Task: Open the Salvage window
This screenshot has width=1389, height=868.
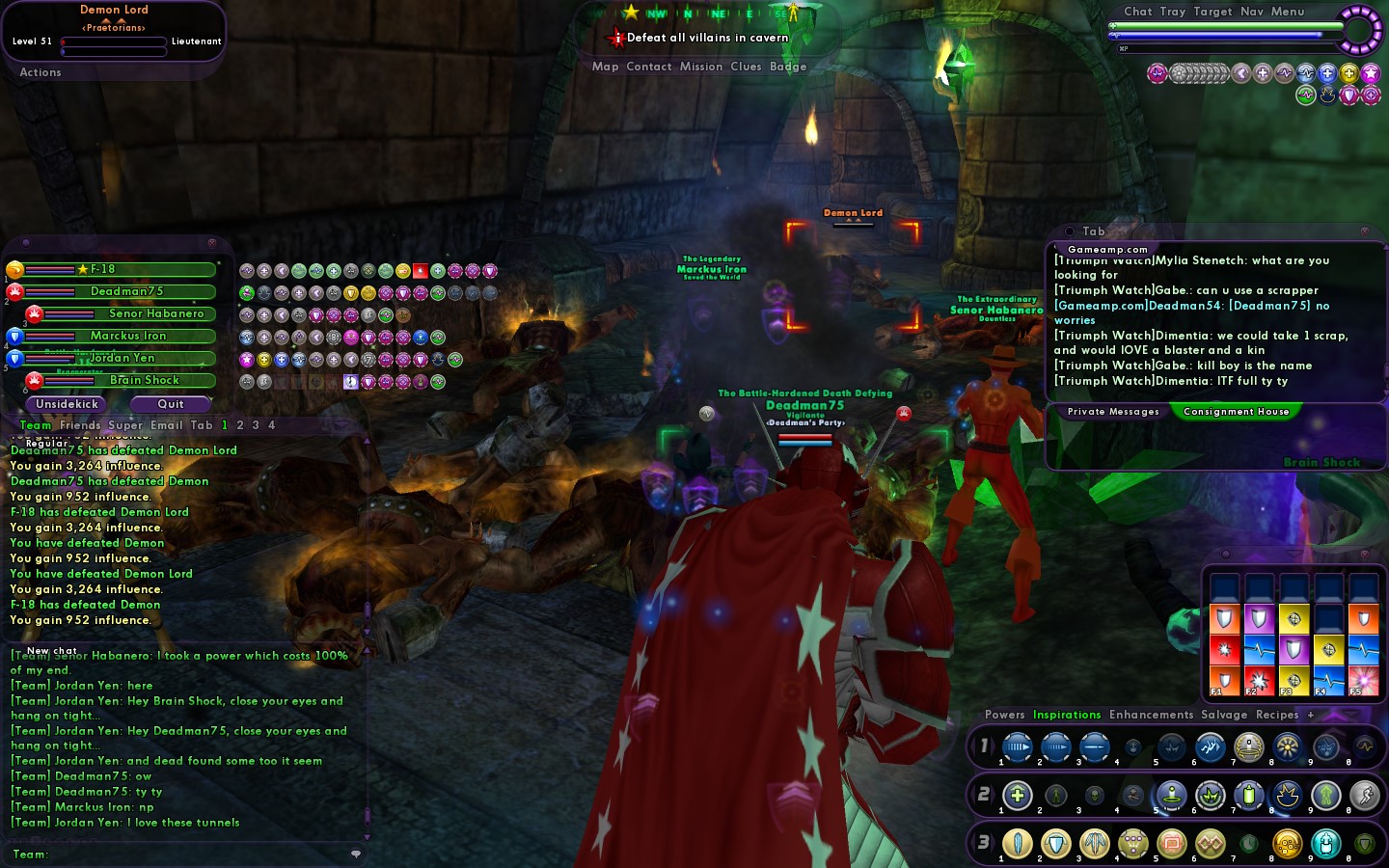Action: [1224, 715]
